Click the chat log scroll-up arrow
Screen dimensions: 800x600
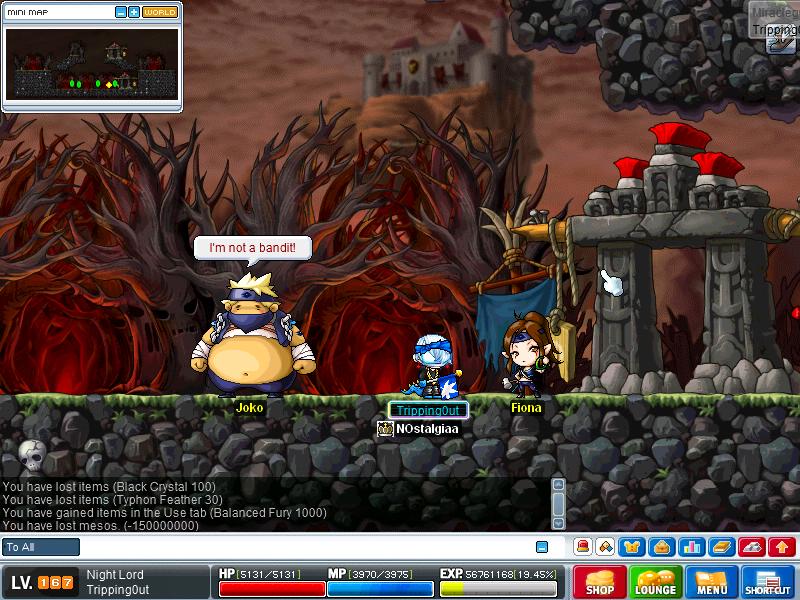tap(559, 485)
